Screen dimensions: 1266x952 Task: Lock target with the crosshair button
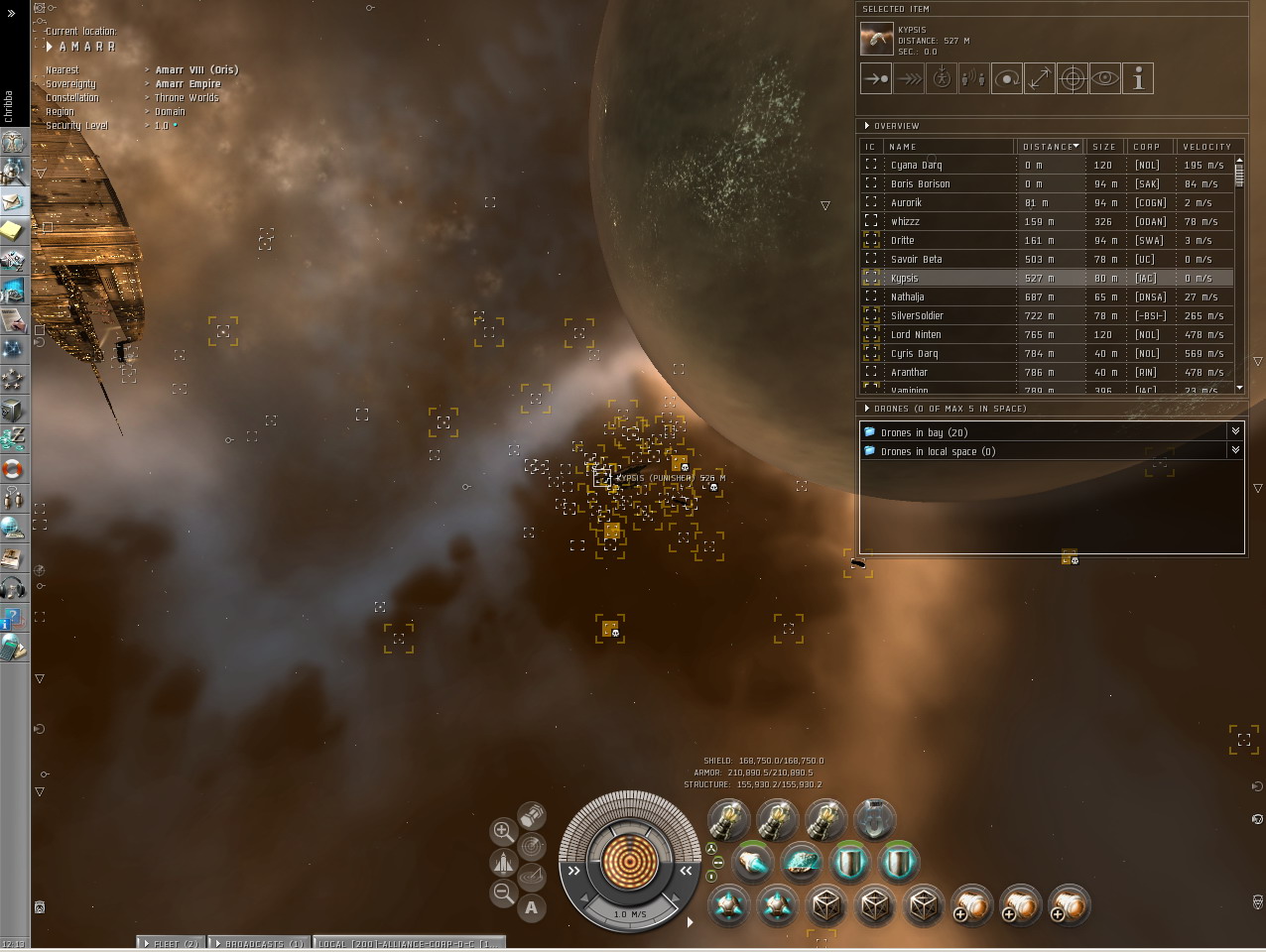(x=1073, y=78)
